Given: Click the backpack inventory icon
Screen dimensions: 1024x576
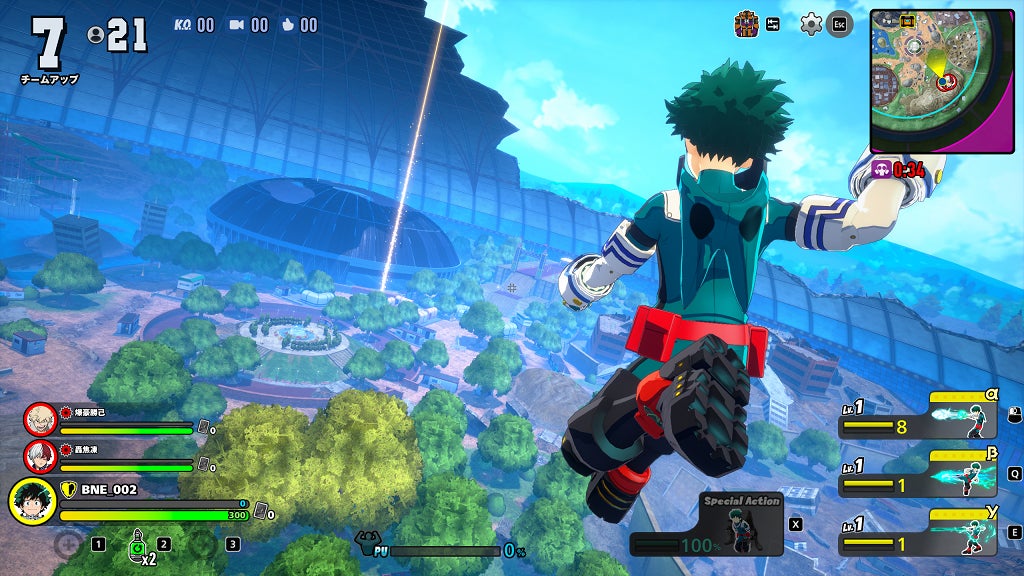Looking at the screenshot, I should coord(746,23).
